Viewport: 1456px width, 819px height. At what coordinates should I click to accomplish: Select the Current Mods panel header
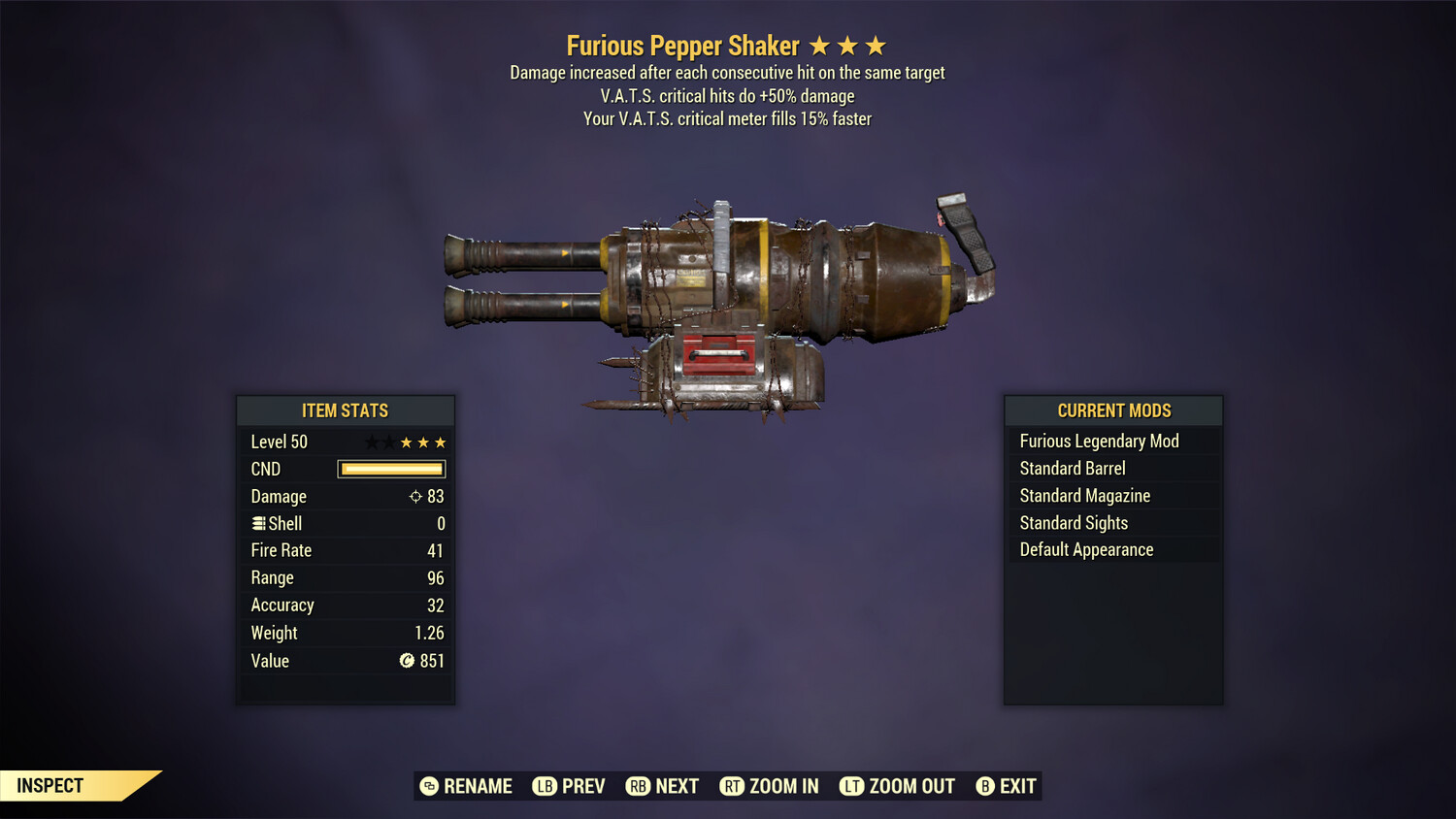1112,409
